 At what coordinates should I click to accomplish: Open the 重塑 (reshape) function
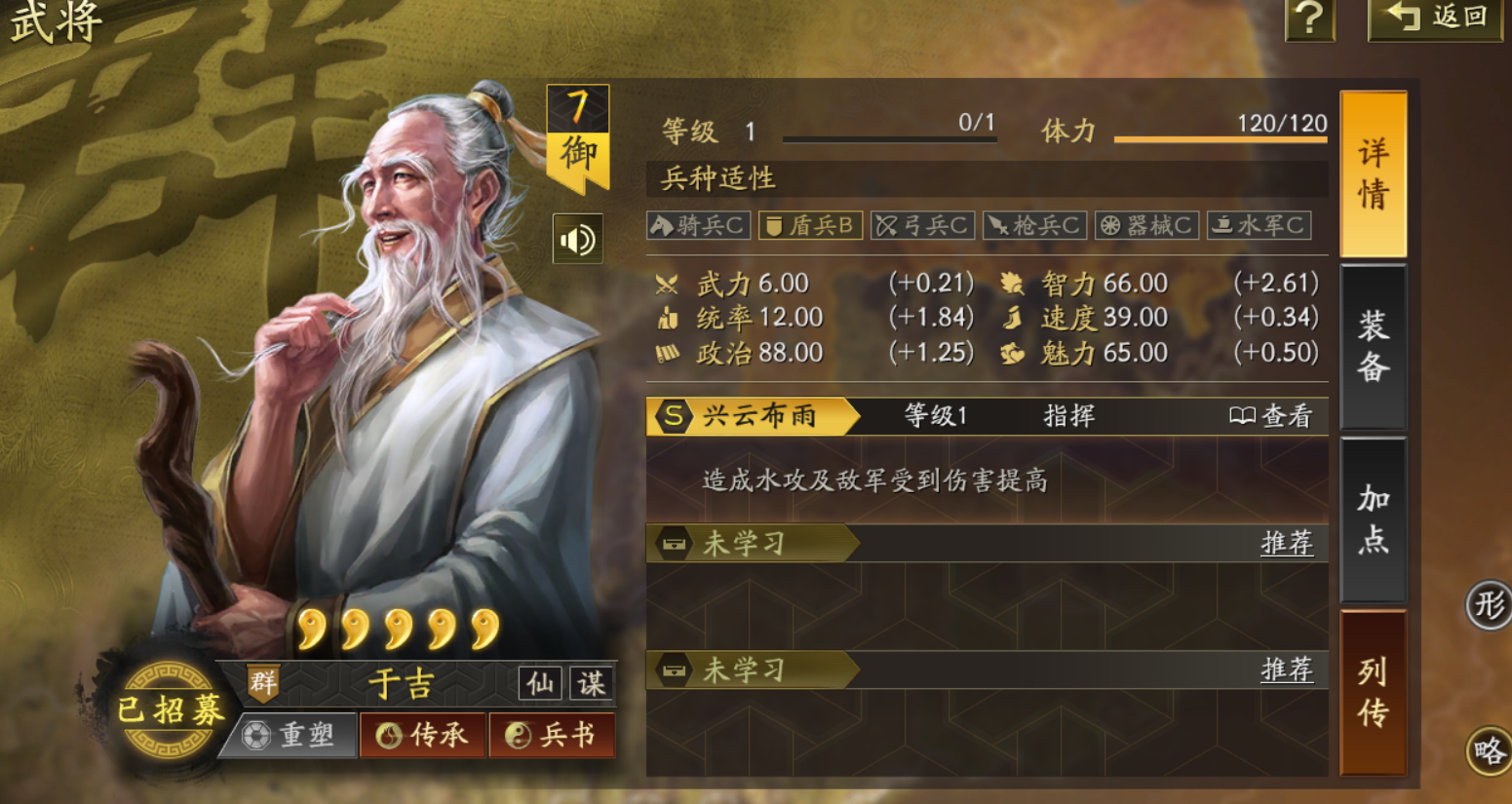[x=291, y=737]
